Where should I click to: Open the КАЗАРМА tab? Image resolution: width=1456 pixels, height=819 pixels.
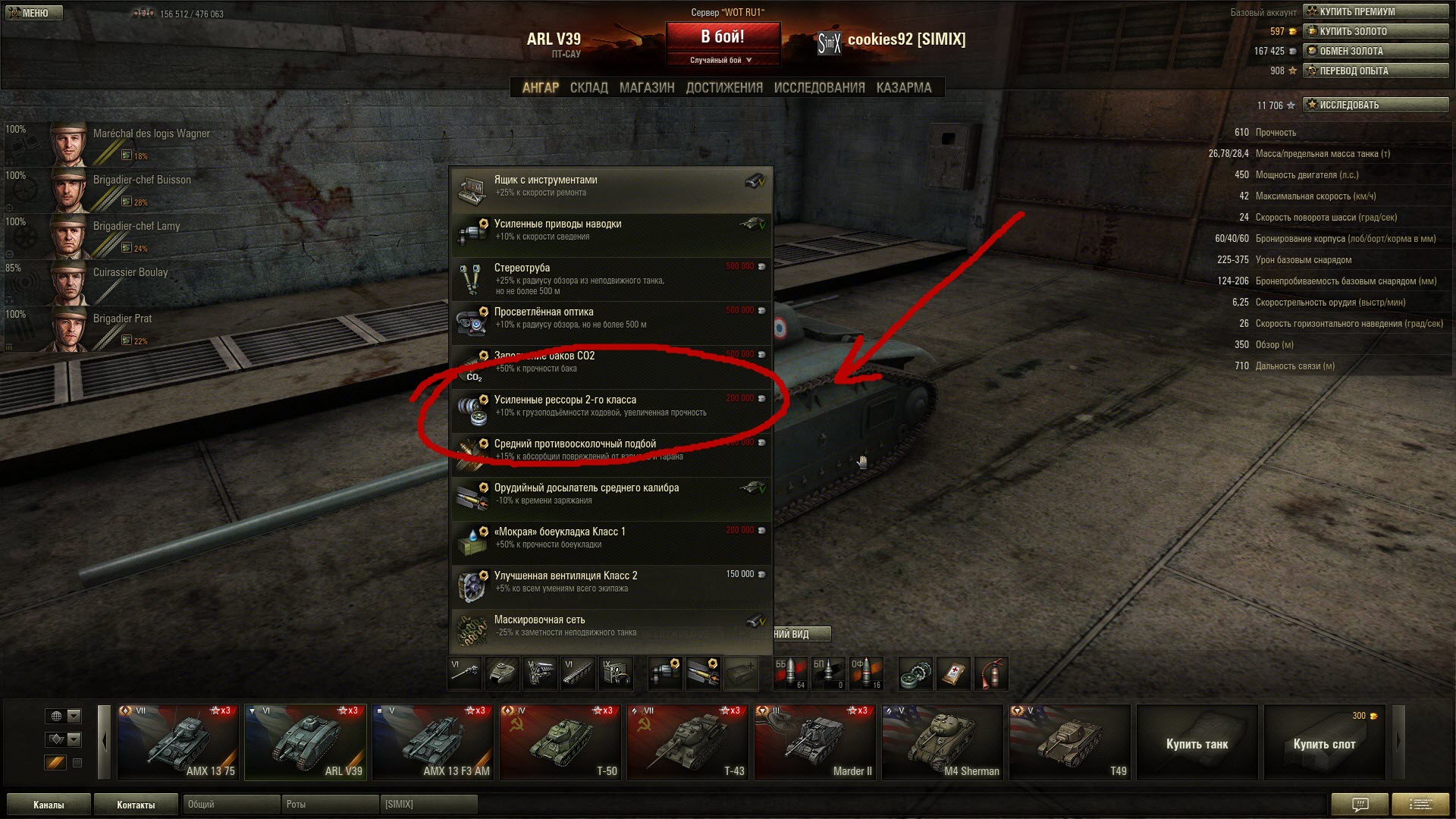(903, 88)
